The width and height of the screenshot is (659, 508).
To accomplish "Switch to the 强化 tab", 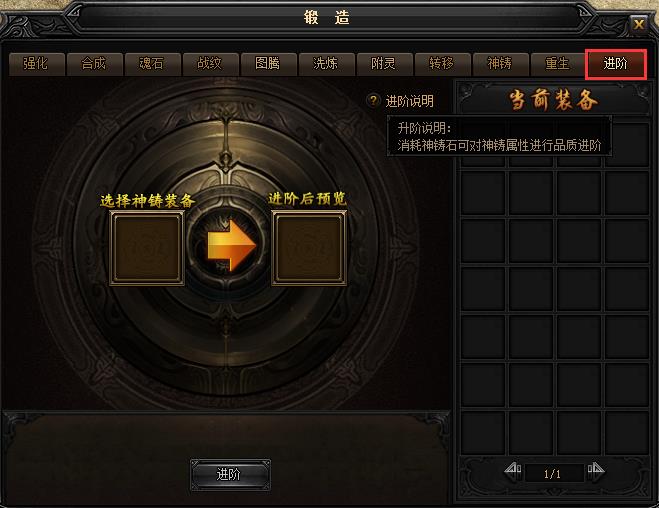I will point(36,63).
